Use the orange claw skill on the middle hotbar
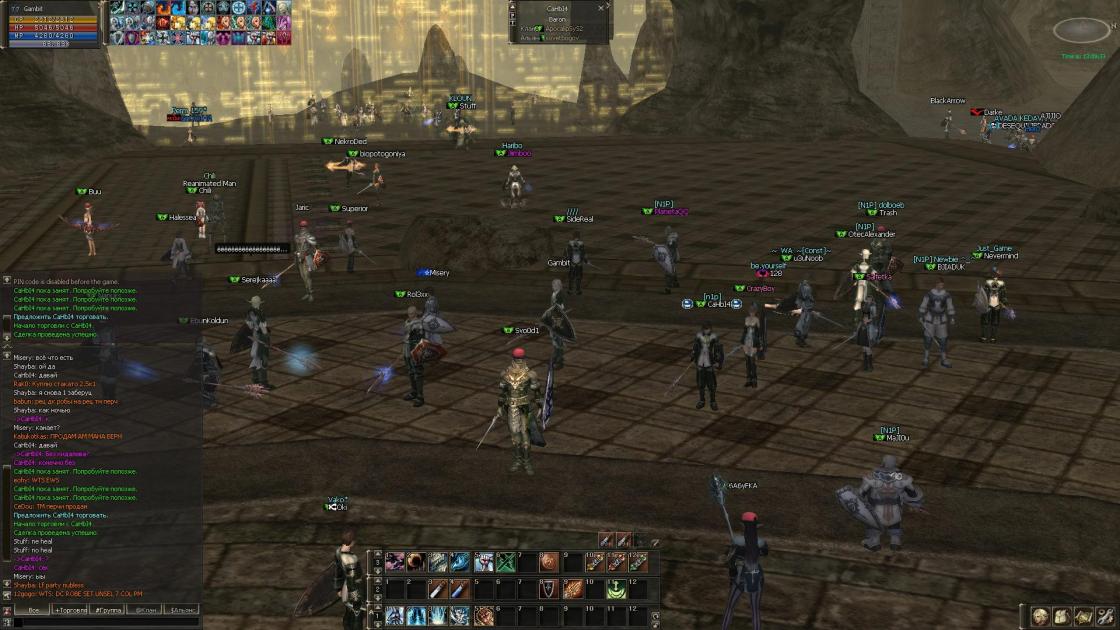The width and height of the screenshot is (1120, 630). (571, 589)
